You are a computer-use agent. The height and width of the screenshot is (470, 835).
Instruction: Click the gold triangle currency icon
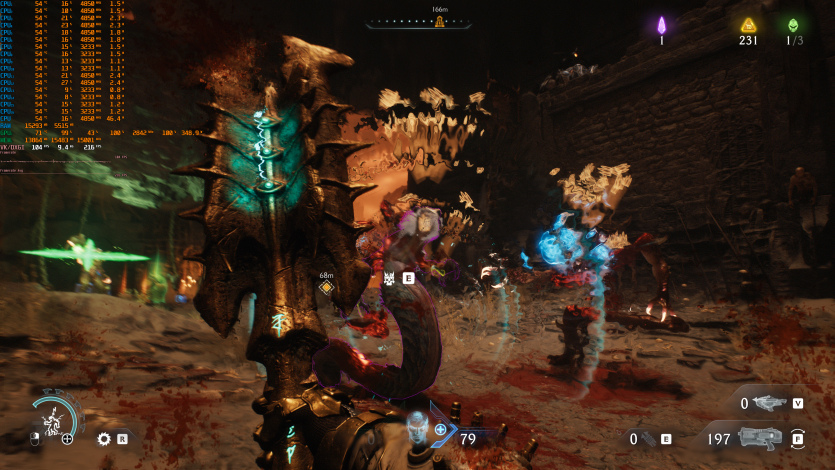pyautogui.click(x=747, y=25)
